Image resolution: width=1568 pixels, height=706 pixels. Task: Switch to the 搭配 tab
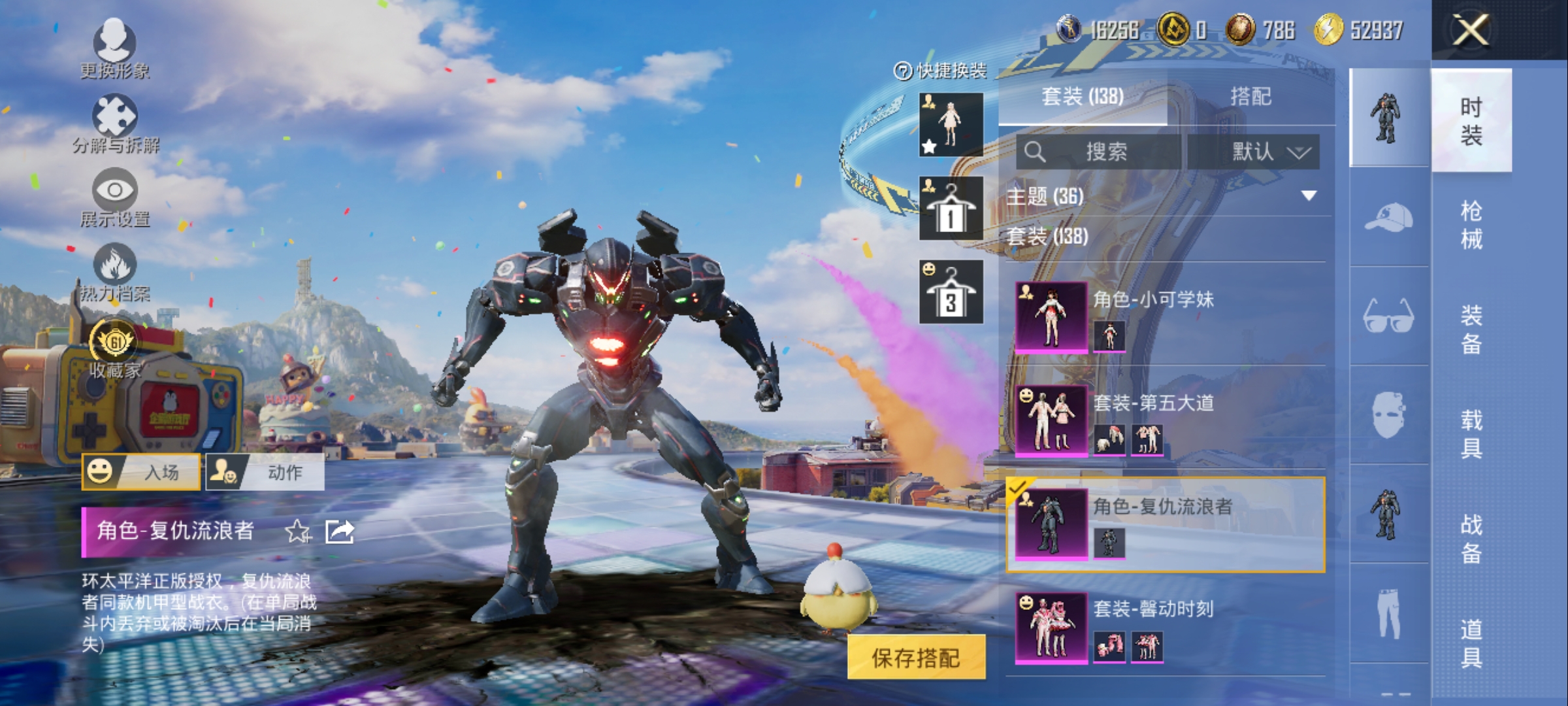coord(1250,97)
